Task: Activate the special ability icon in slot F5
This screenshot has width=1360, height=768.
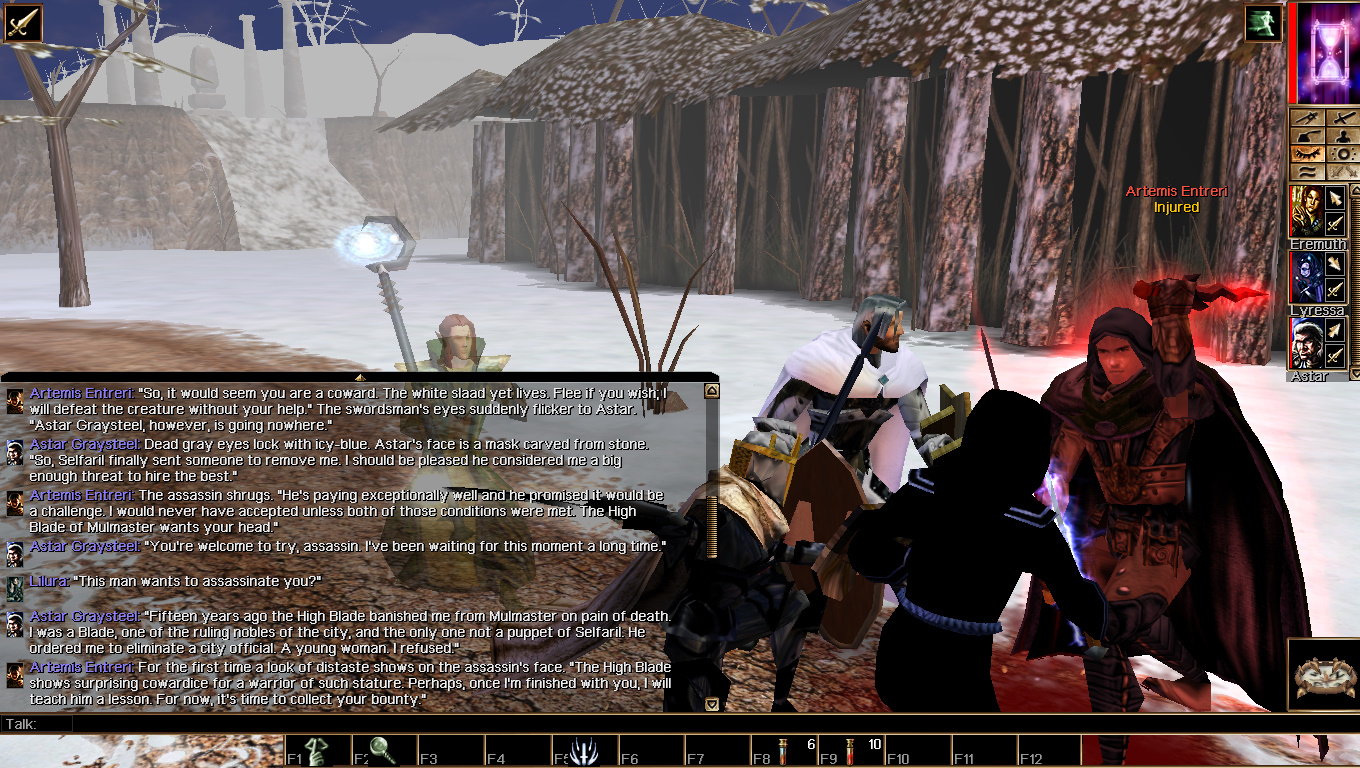Action: tap(587, 752)
